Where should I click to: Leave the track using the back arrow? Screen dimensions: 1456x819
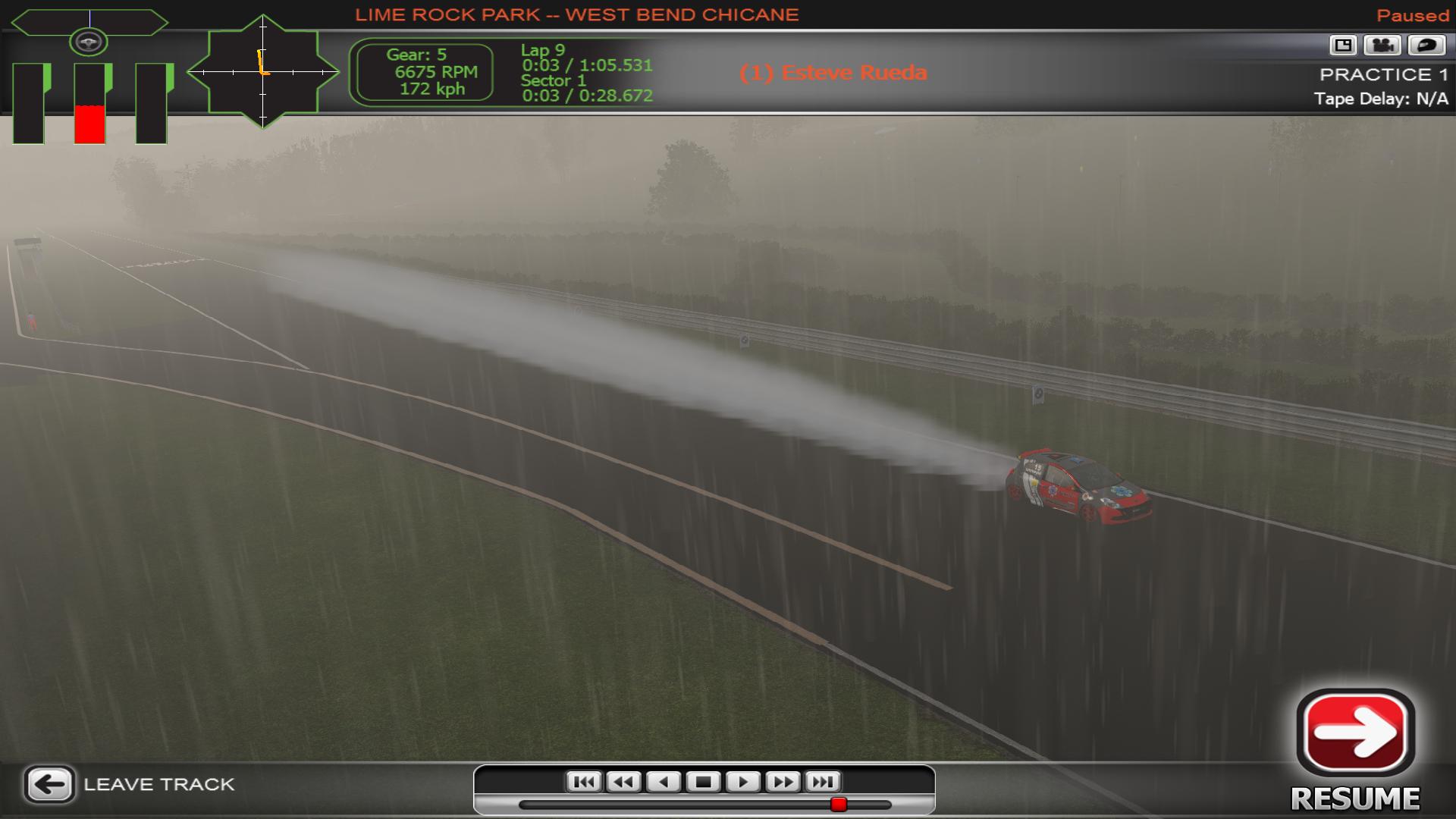click(x=50, y=784)
